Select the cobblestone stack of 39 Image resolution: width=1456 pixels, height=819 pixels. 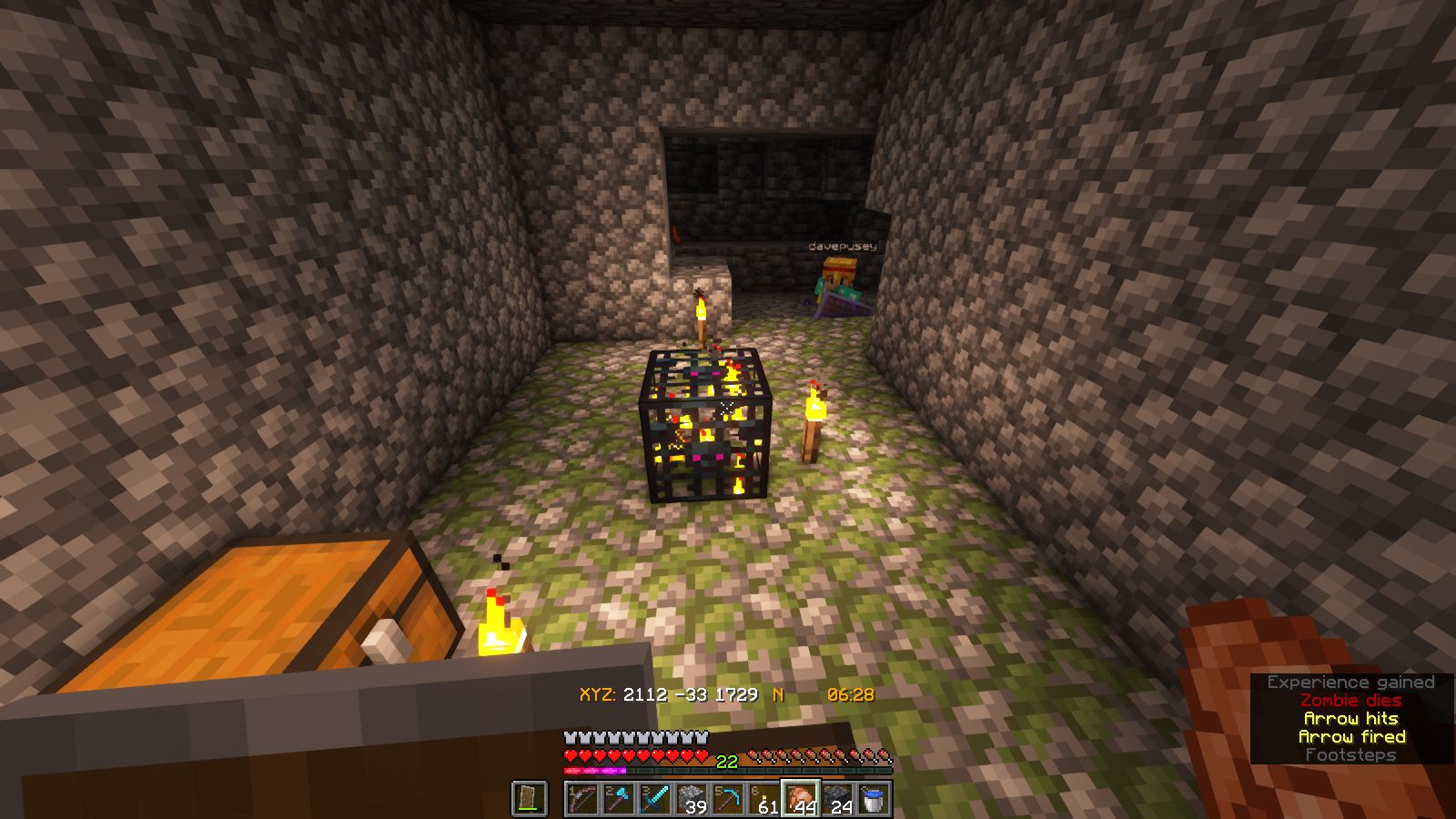point(692,799)
